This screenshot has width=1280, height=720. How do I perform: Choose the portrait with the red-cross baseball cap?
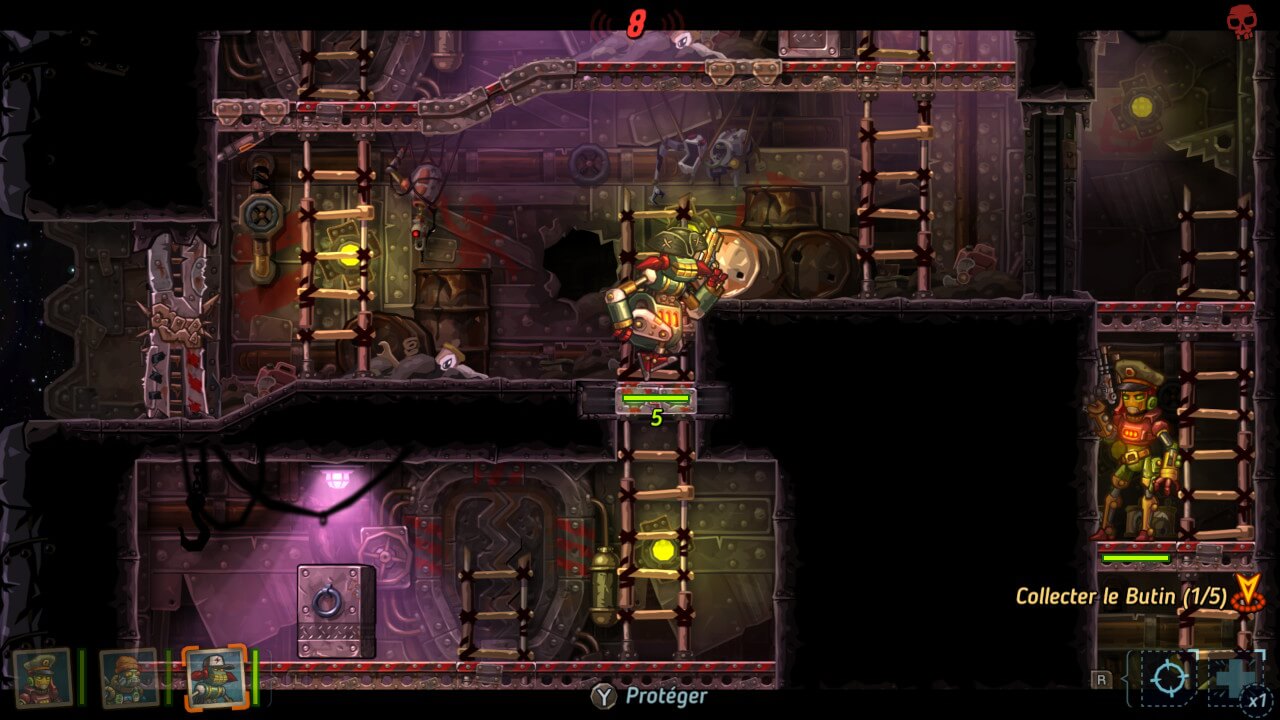click(215, 677)
